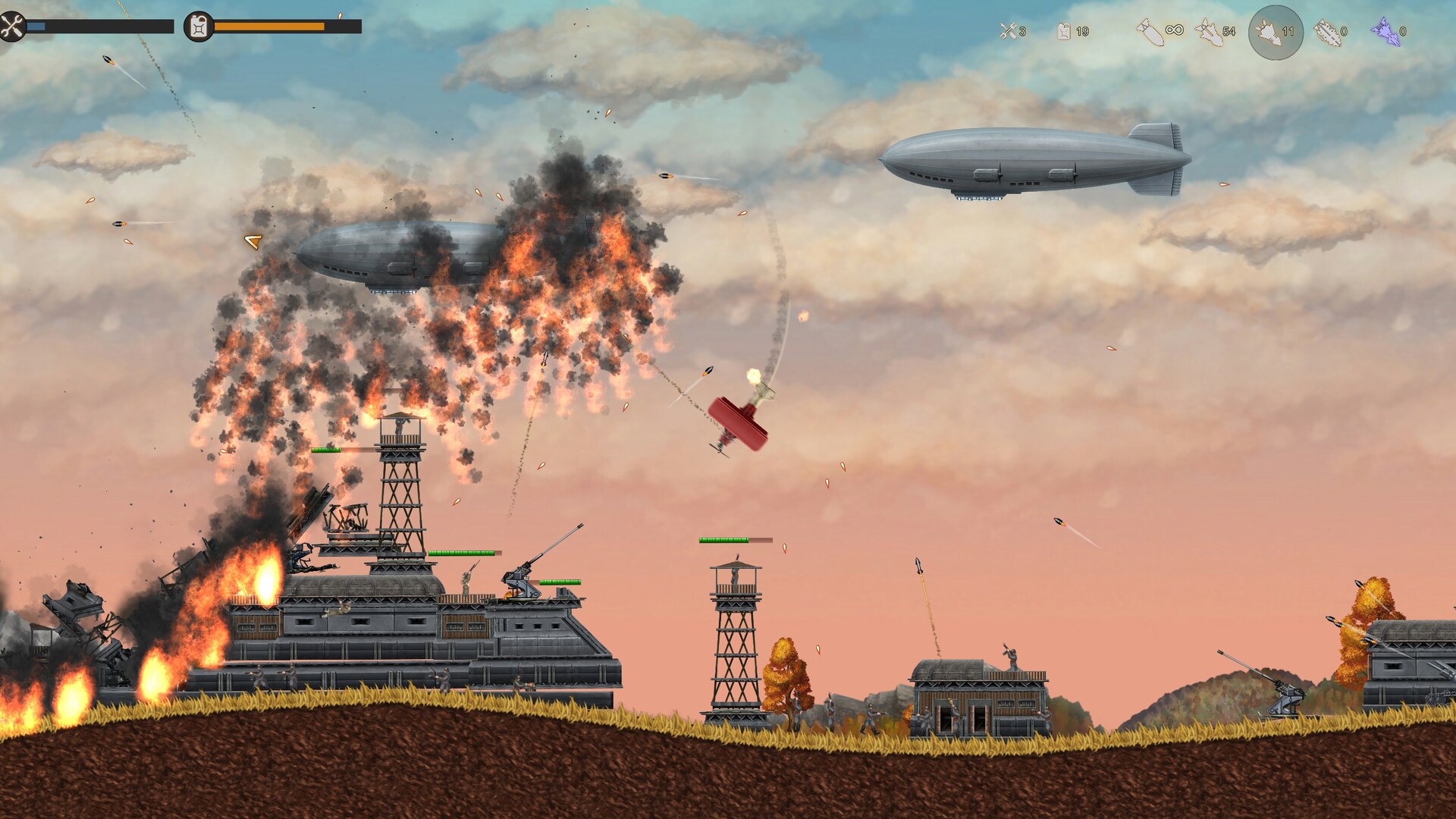Choose the finned bomb with 54 ammo
The height and width of the screenshot is (819, 1456).
click(1208, 32)
